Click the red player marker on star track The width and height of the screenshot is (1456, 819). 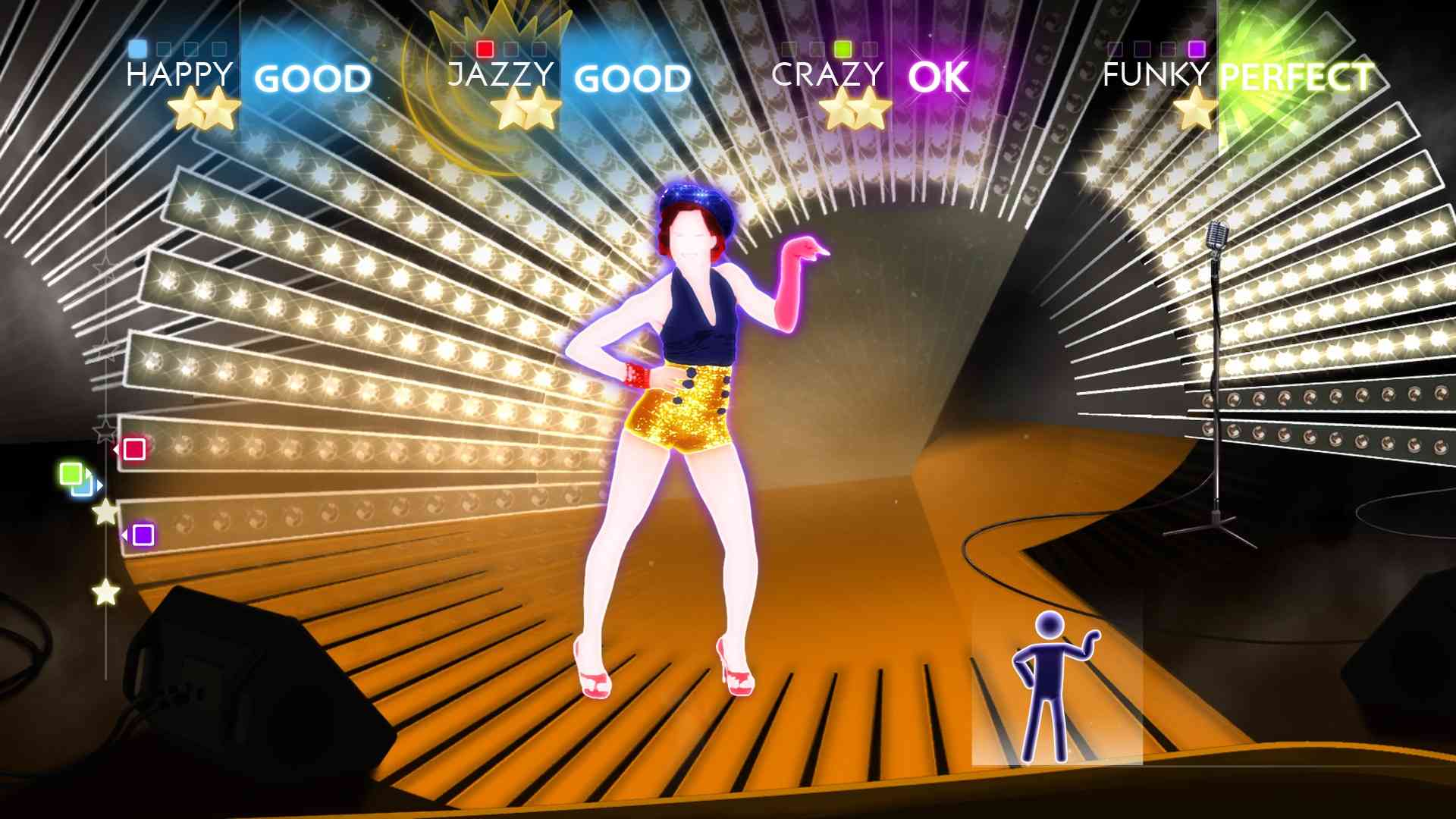coord(134,449)
